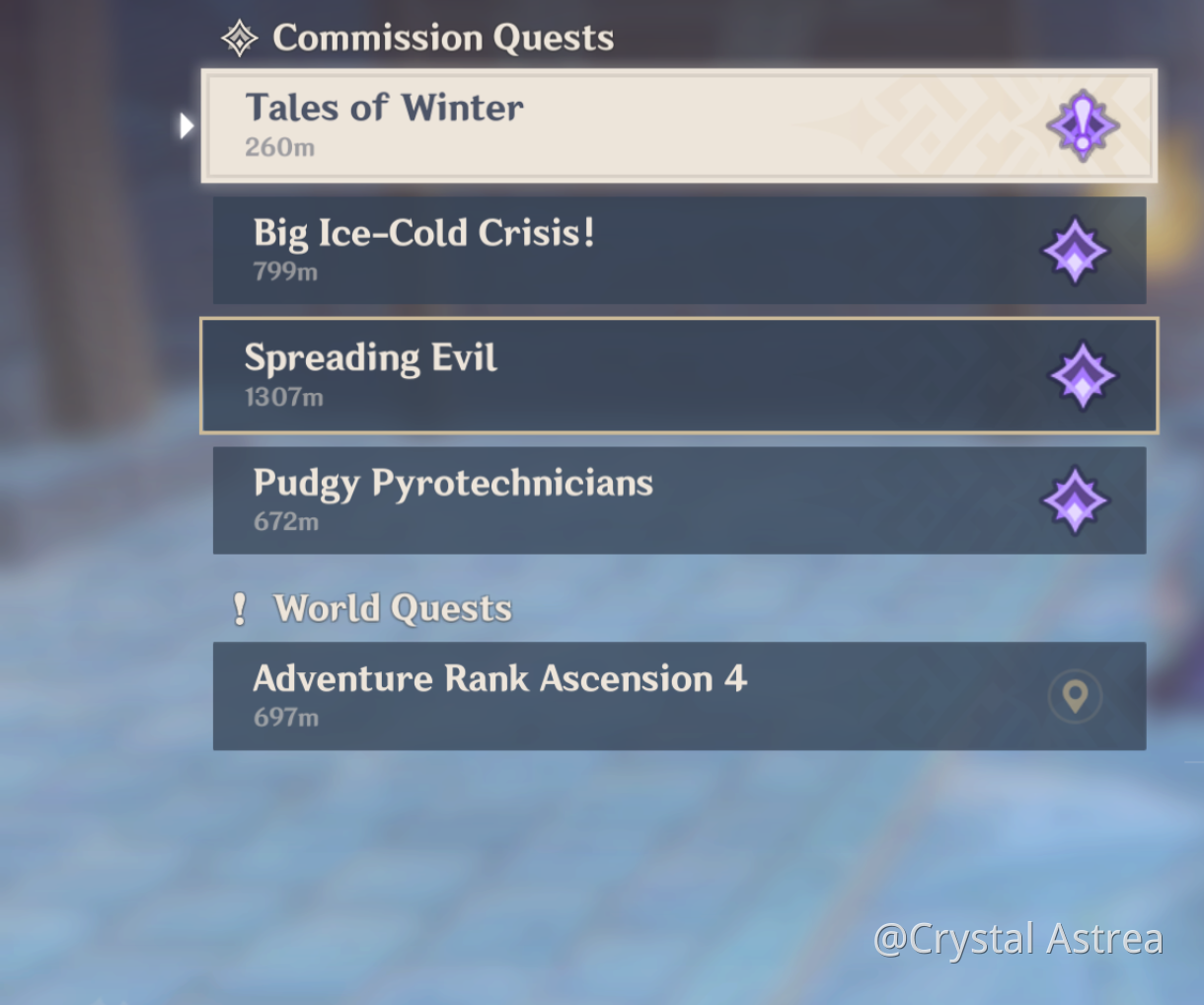Choose the Big Ice-Cold Crisis! quest

(x=592, y=250)
